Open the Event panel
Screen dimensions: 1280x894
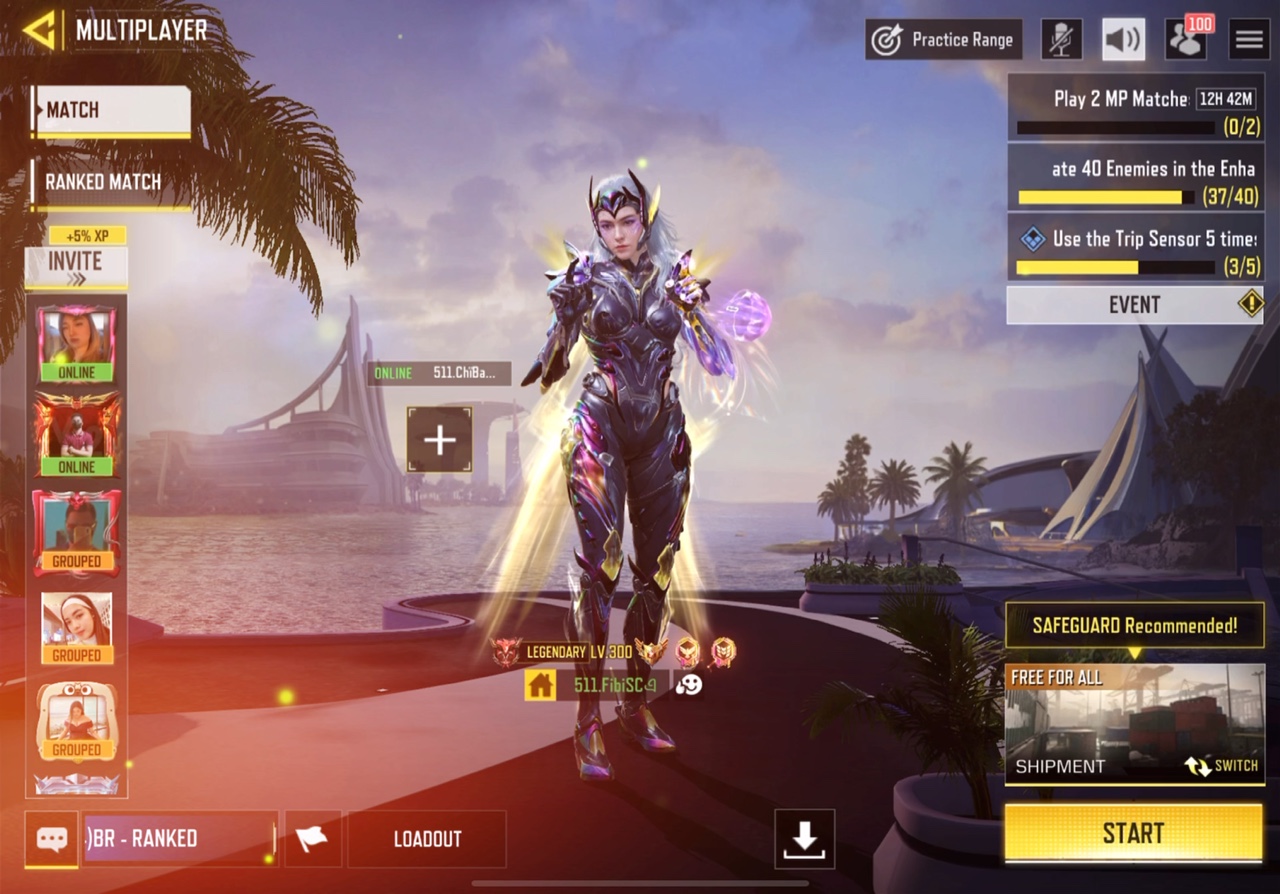pyautogui.click(x=1135, y=305)
